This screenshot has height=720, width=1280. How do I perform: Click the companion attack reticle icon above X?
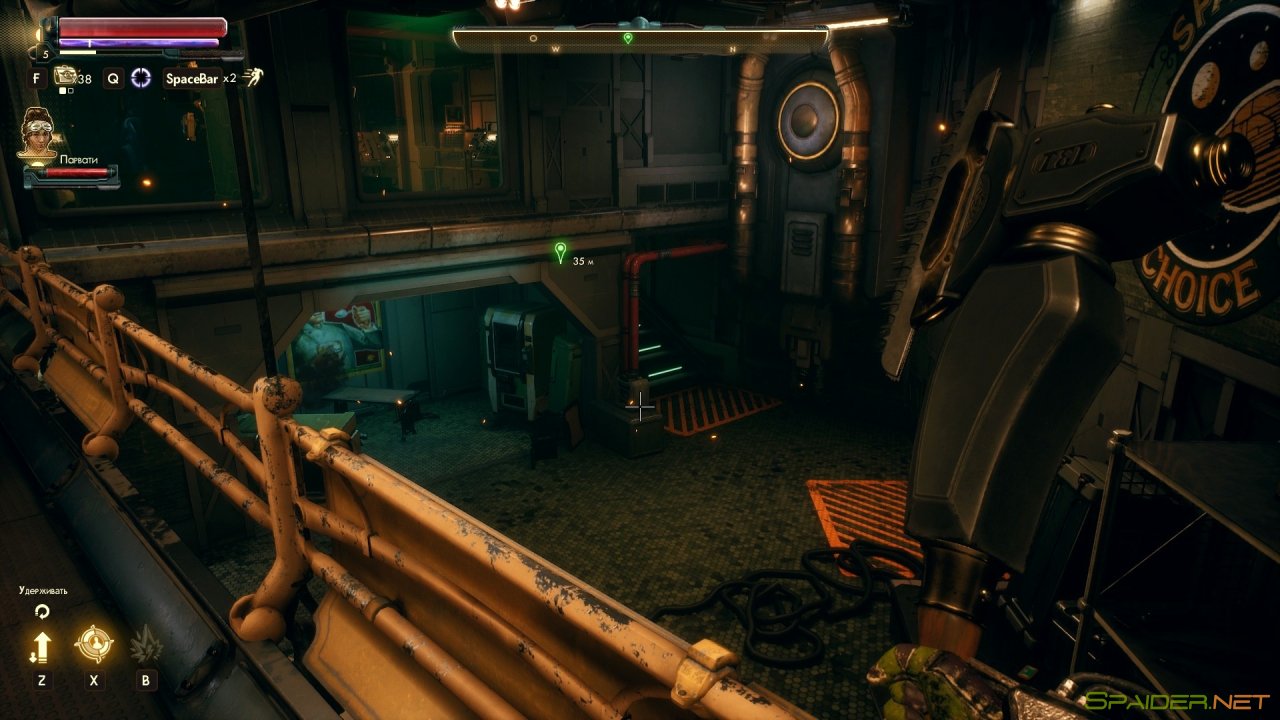point(94,643)
